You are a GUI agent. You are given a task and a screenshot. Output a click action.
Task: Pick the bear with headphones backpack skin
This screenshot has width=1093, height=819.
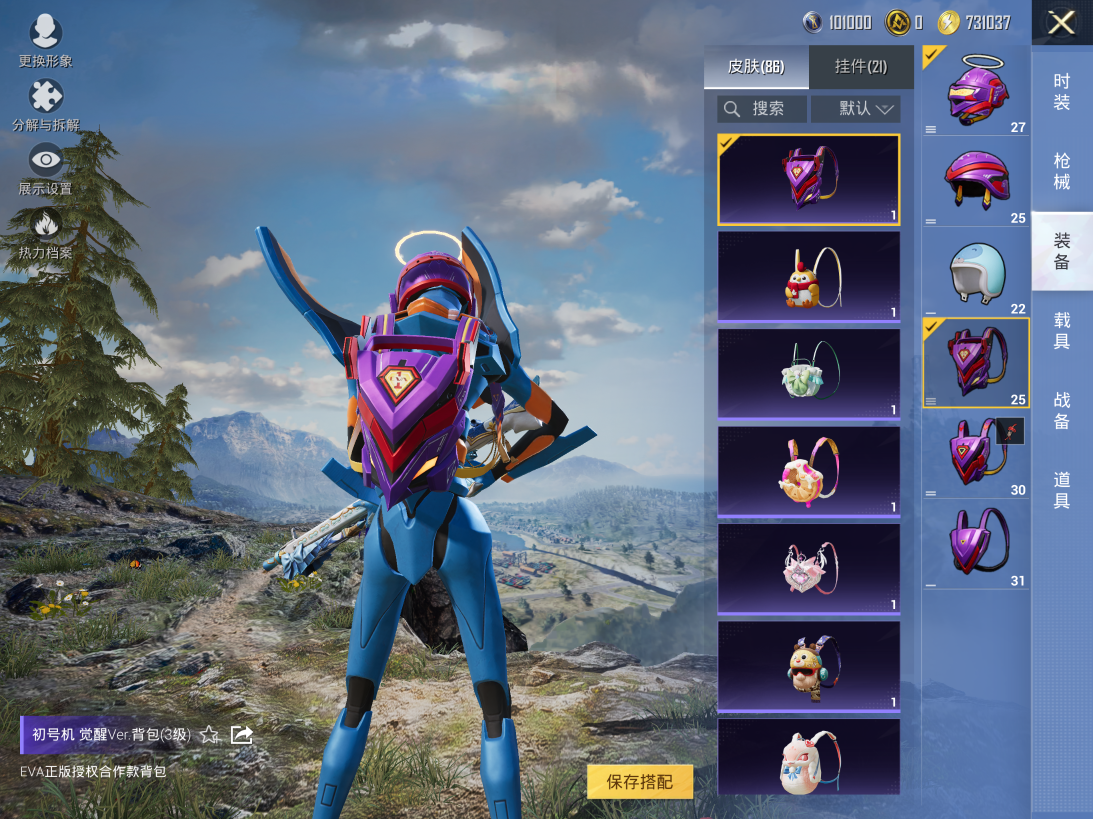pos(808,665)
